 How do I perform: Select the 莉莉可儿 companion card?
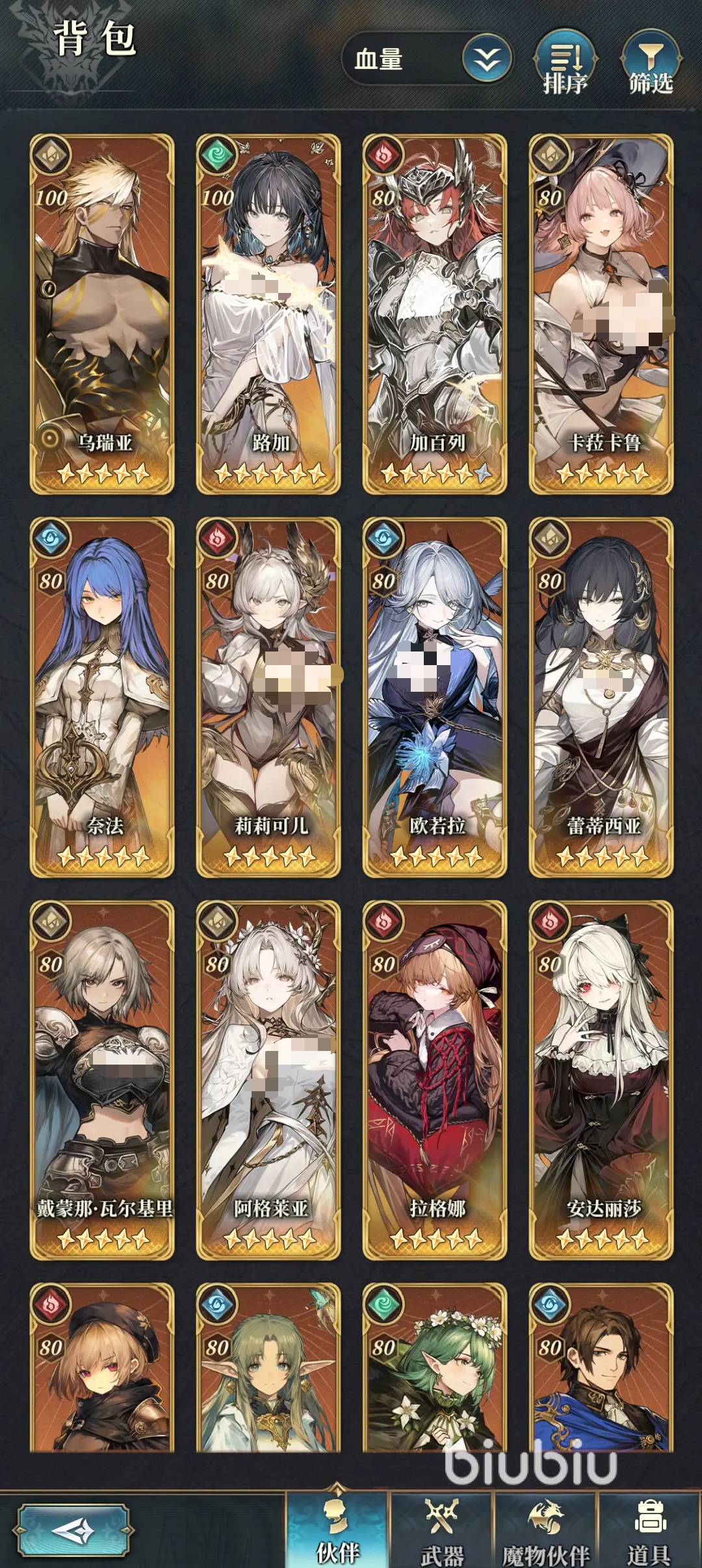click(x=268, y=697)
